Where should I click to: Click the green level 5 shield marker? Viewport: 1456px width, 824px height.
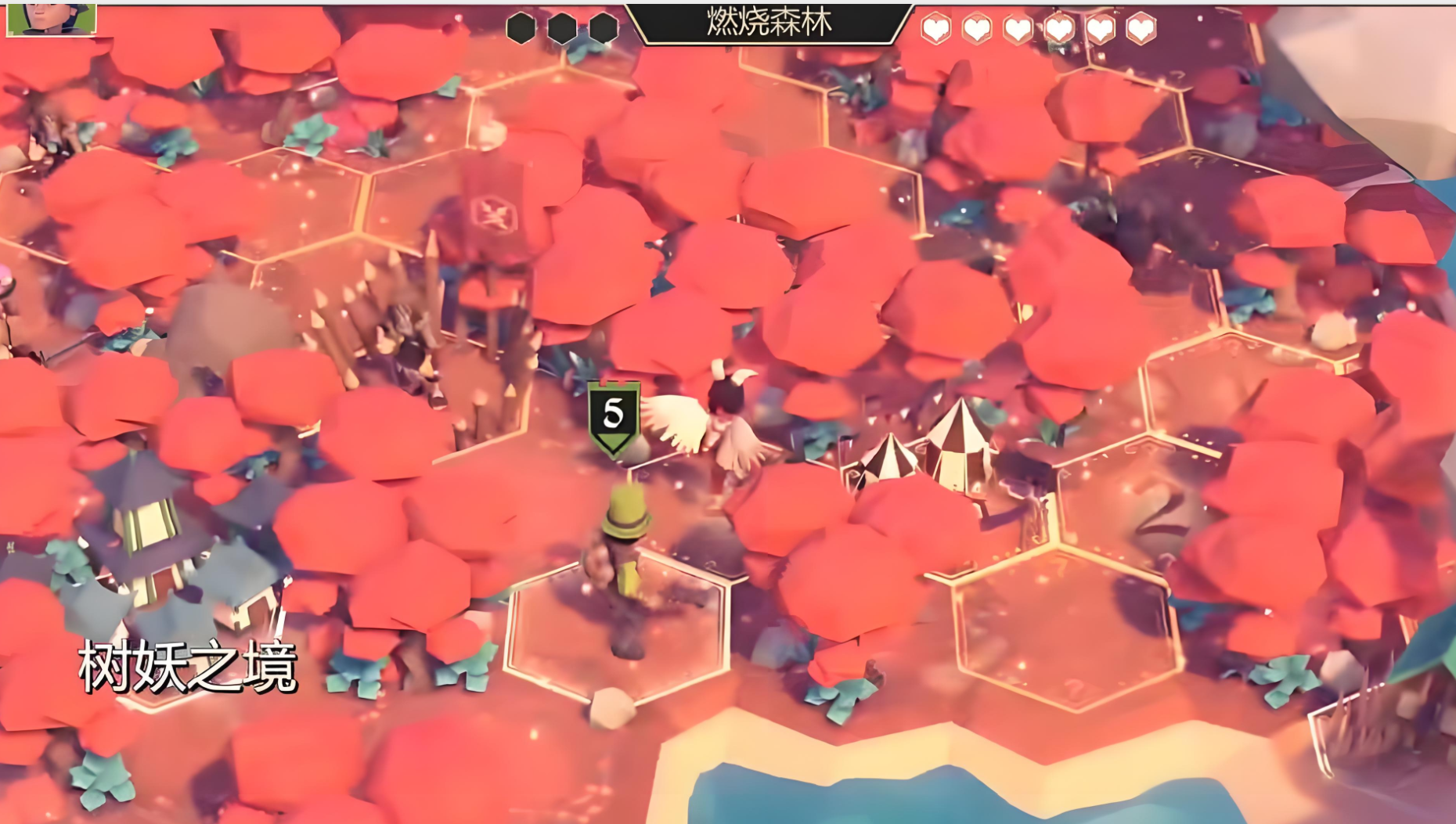click(x=614, y=417)
